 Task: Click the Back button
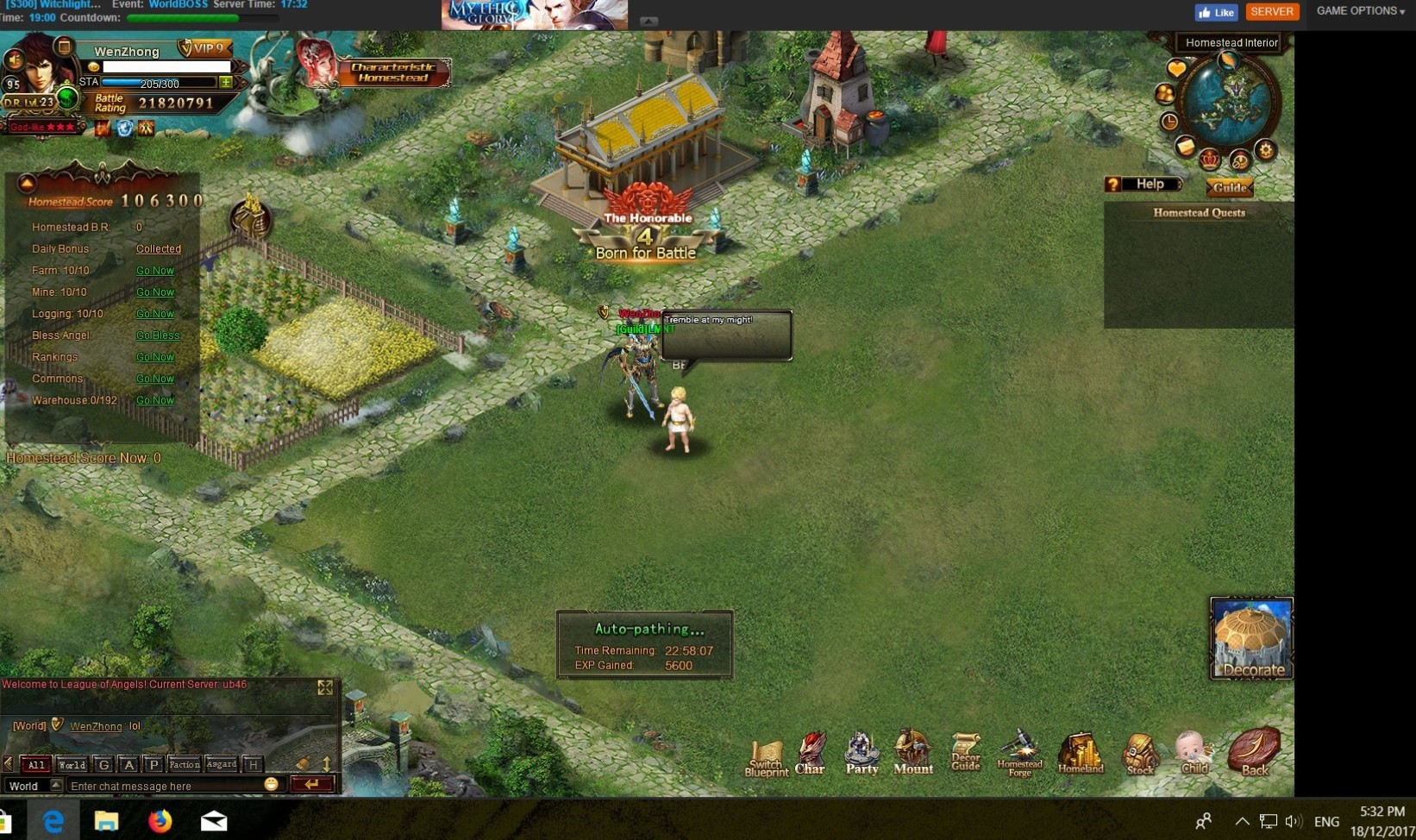coord(1255,751)
